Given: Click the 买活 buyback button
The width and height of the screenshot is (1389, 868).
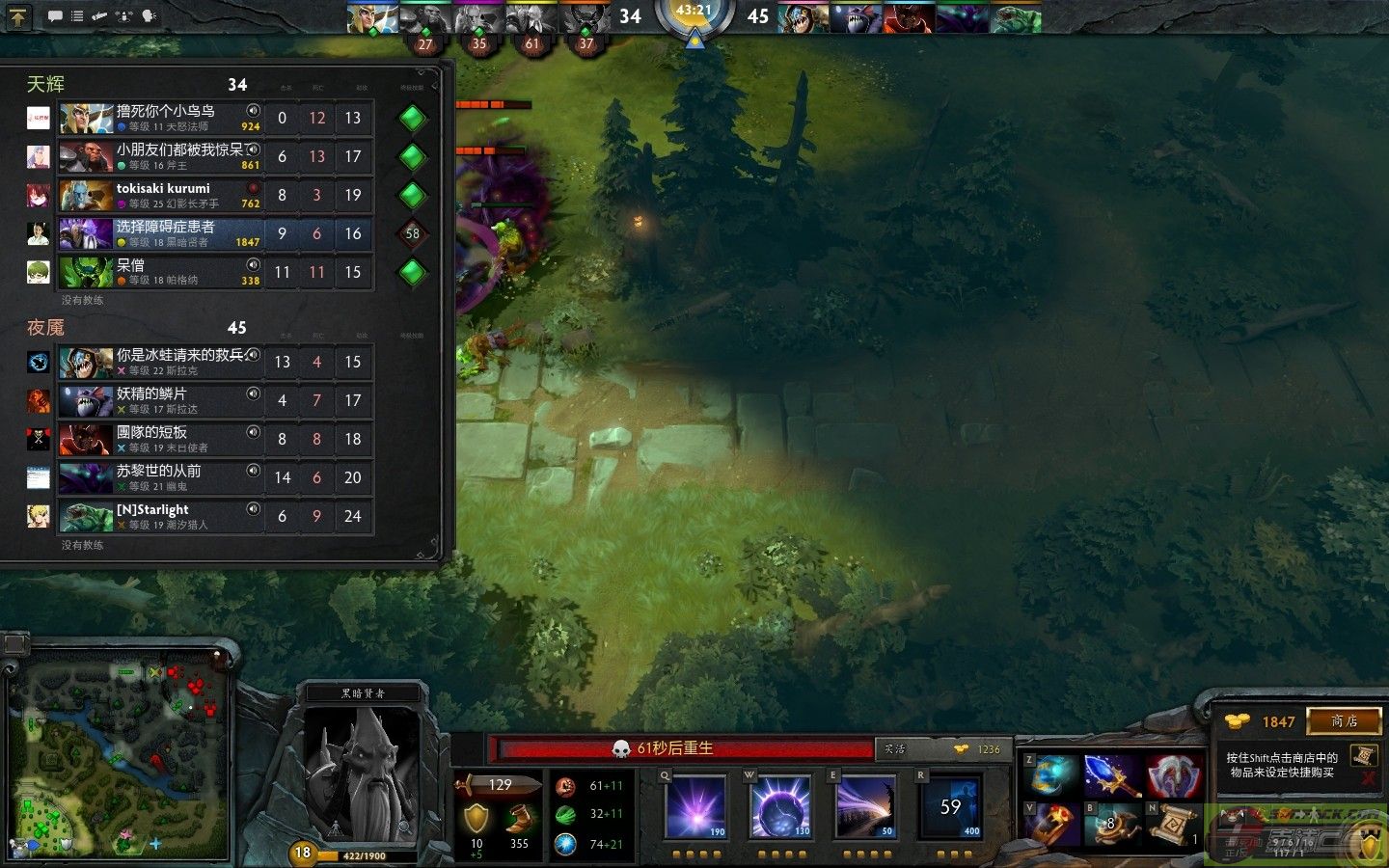Looking at the screenshot, I should coord(895,749).
